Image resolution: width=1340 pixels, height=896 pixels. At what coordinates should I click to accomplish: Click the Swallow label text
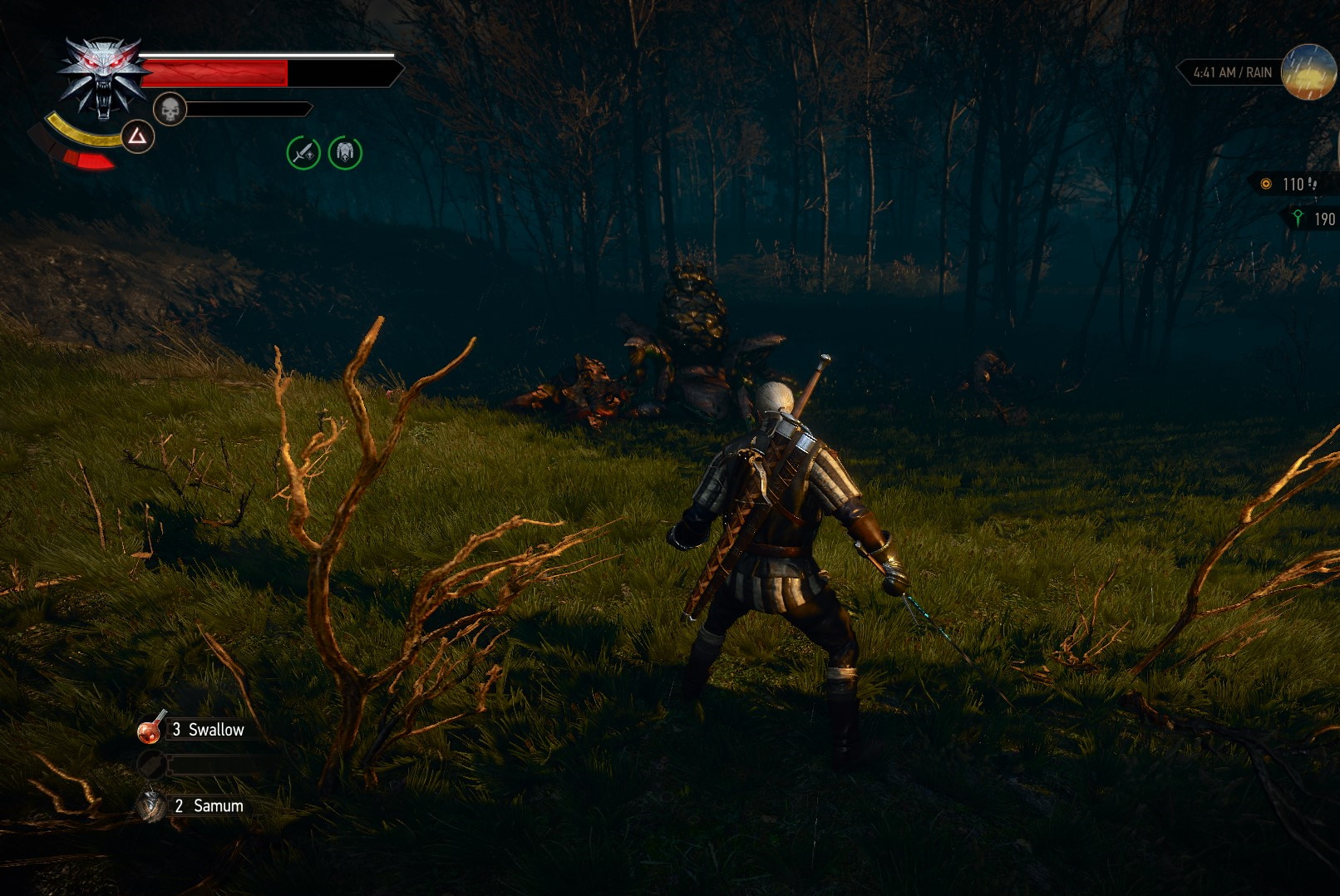pyautogui.click(x=218, y=730)
